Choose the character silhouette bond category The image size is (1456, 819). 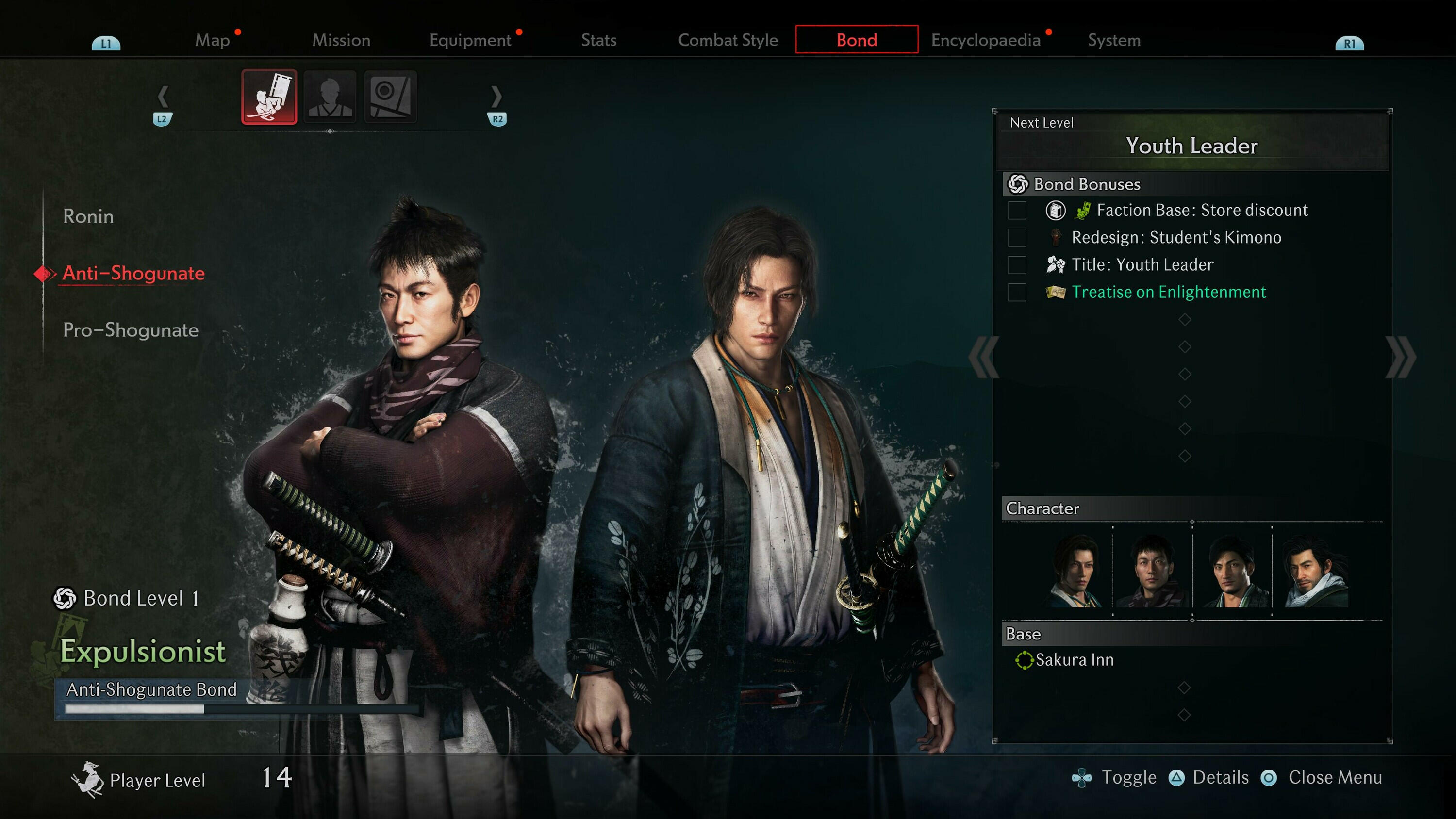(330, 97)
